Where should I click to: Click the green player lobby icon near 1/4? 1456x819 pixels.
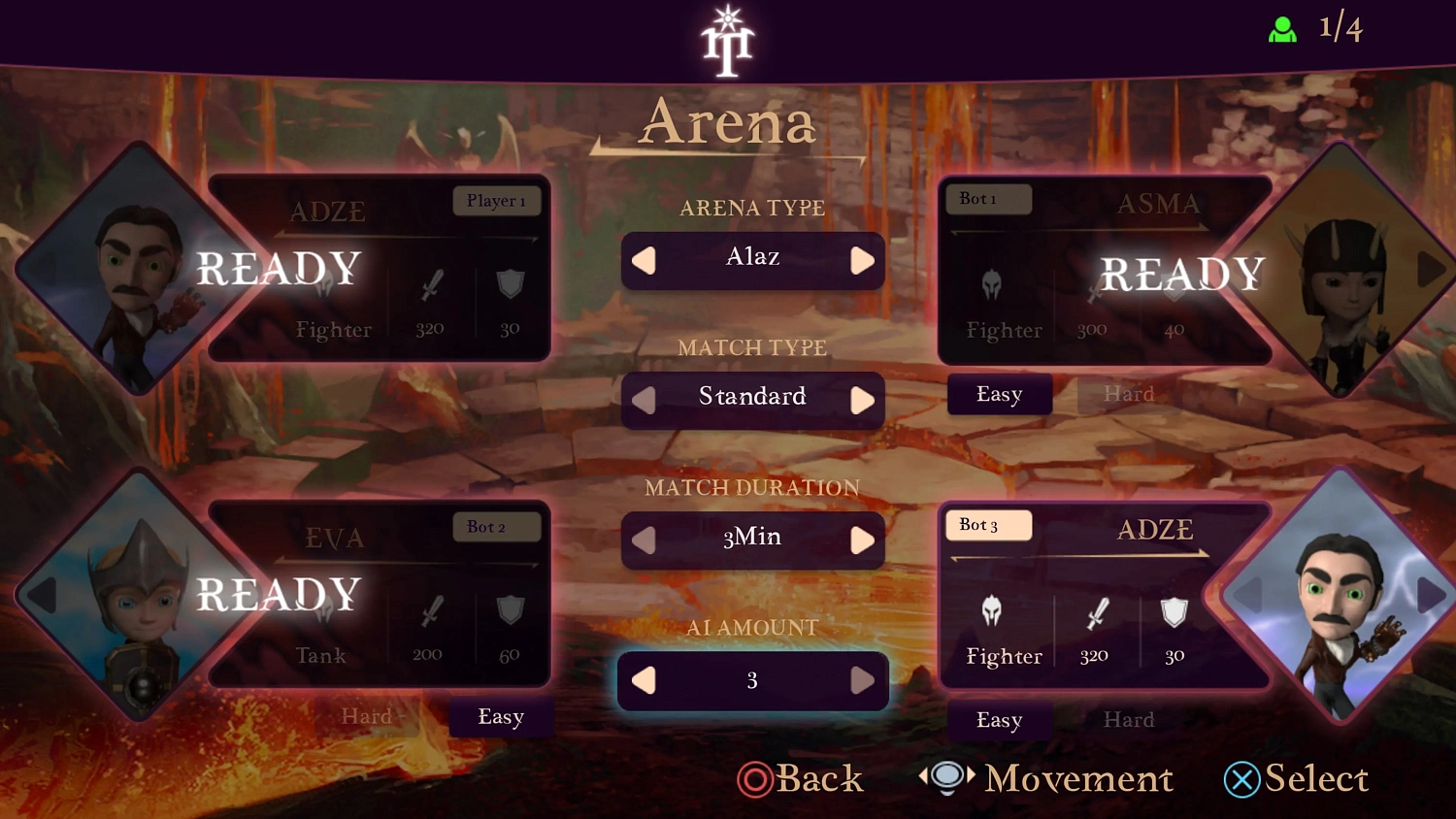(x=1283, y=29)
